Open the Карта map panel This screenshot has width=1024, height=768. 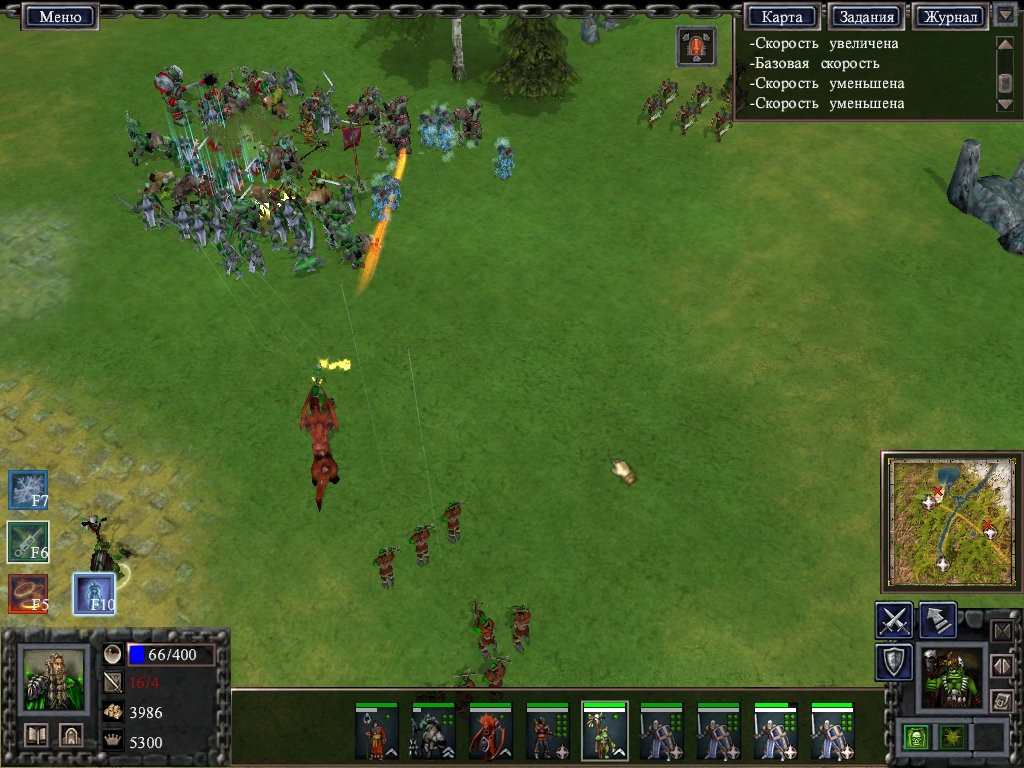(782, 17)
